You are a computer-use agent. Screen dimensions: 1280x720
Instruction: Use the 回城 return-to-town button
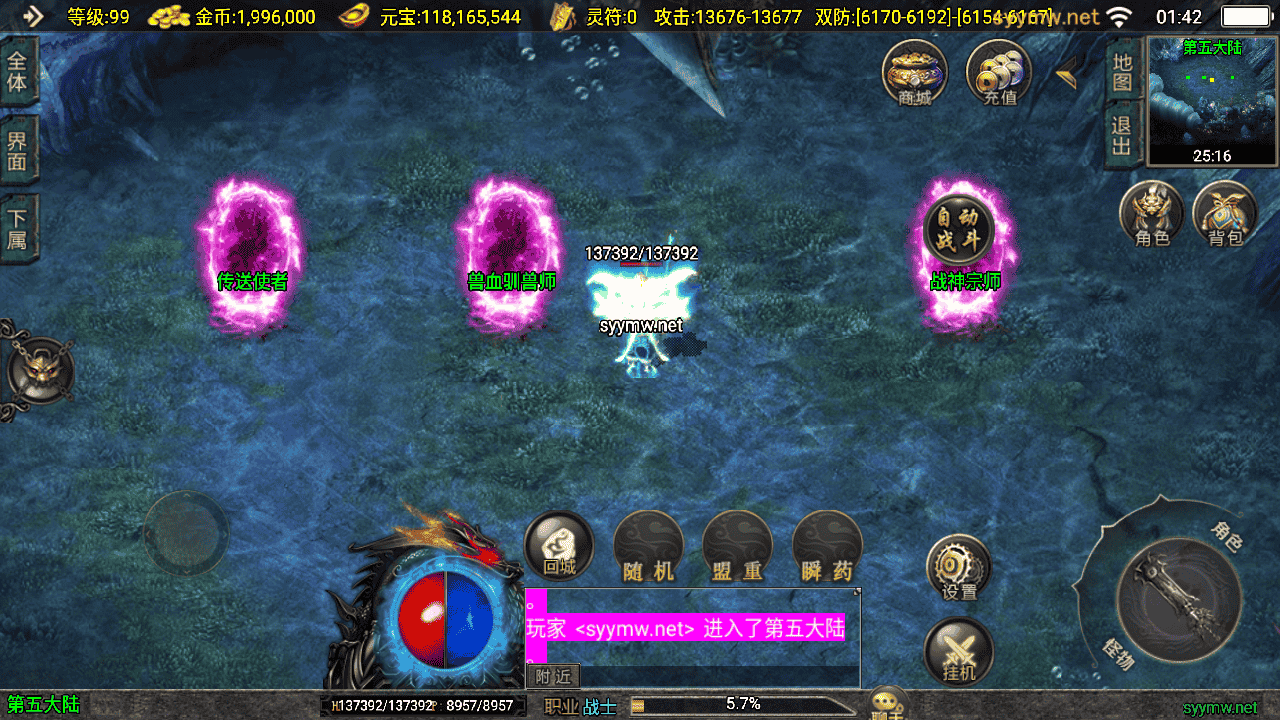tap(559, 546)
